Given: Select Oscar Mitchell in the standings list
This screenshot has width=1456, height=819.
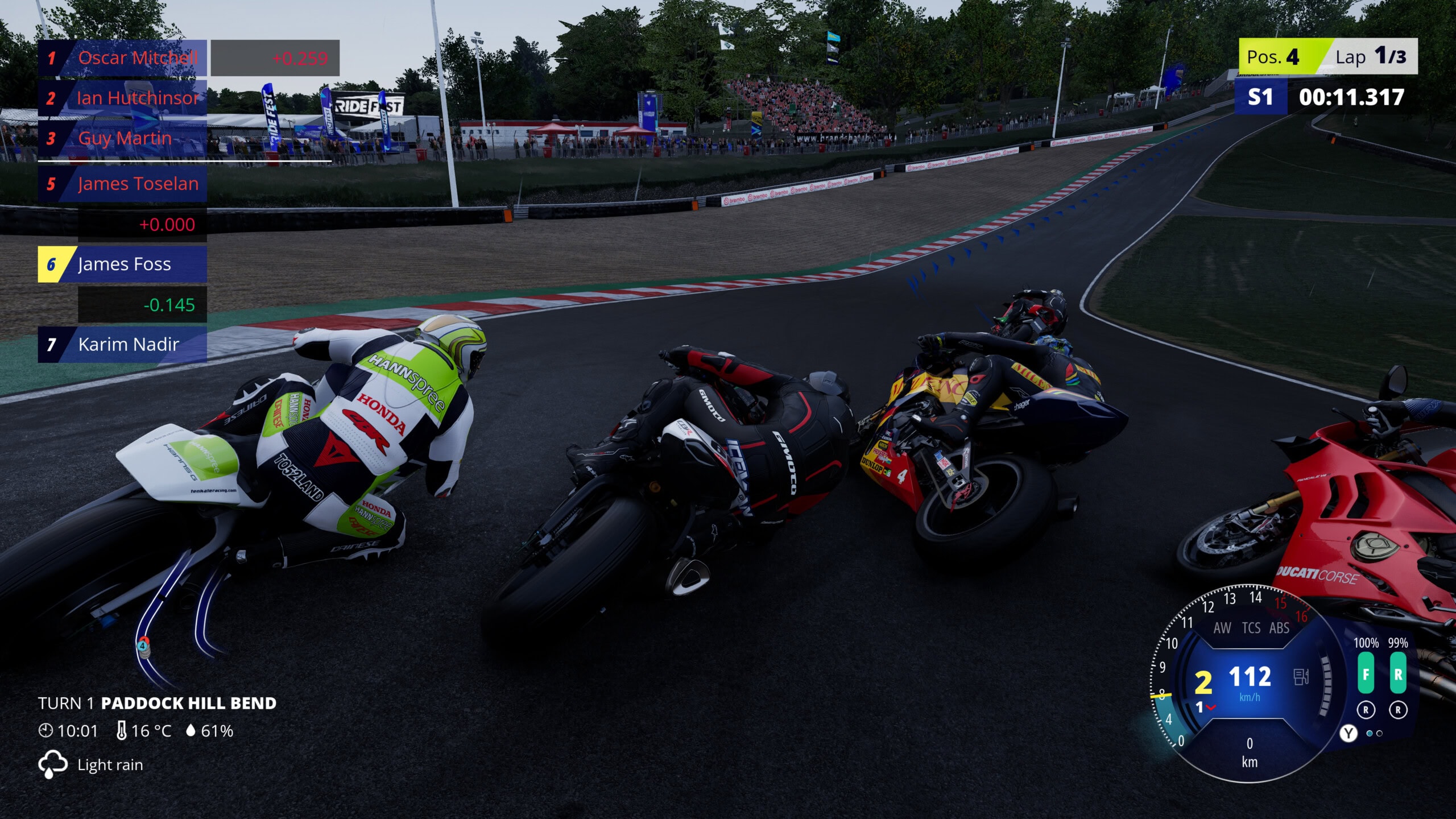Looking at the screenshot, I should [122, 58].
